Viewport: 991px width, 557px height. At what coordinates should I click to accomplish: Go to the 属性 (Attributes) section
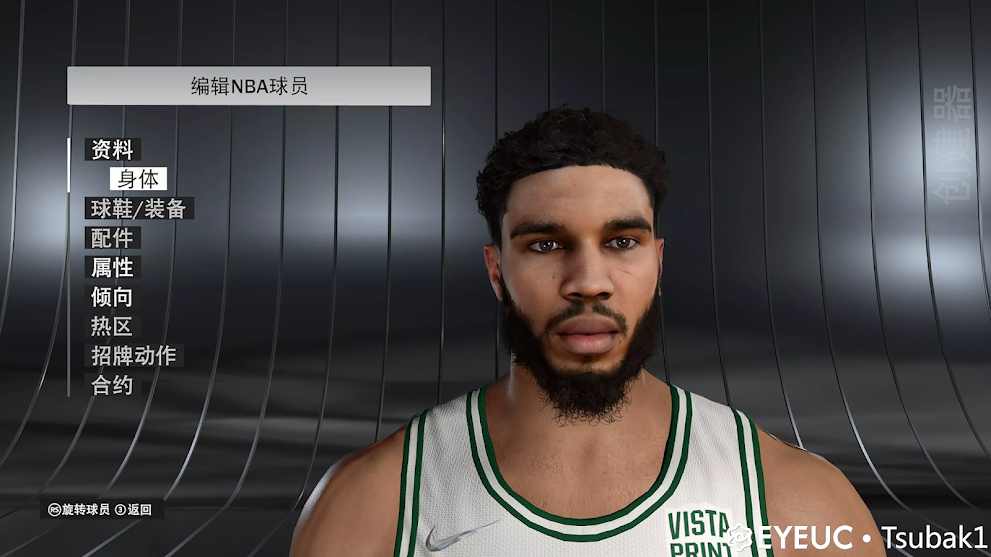112,268
